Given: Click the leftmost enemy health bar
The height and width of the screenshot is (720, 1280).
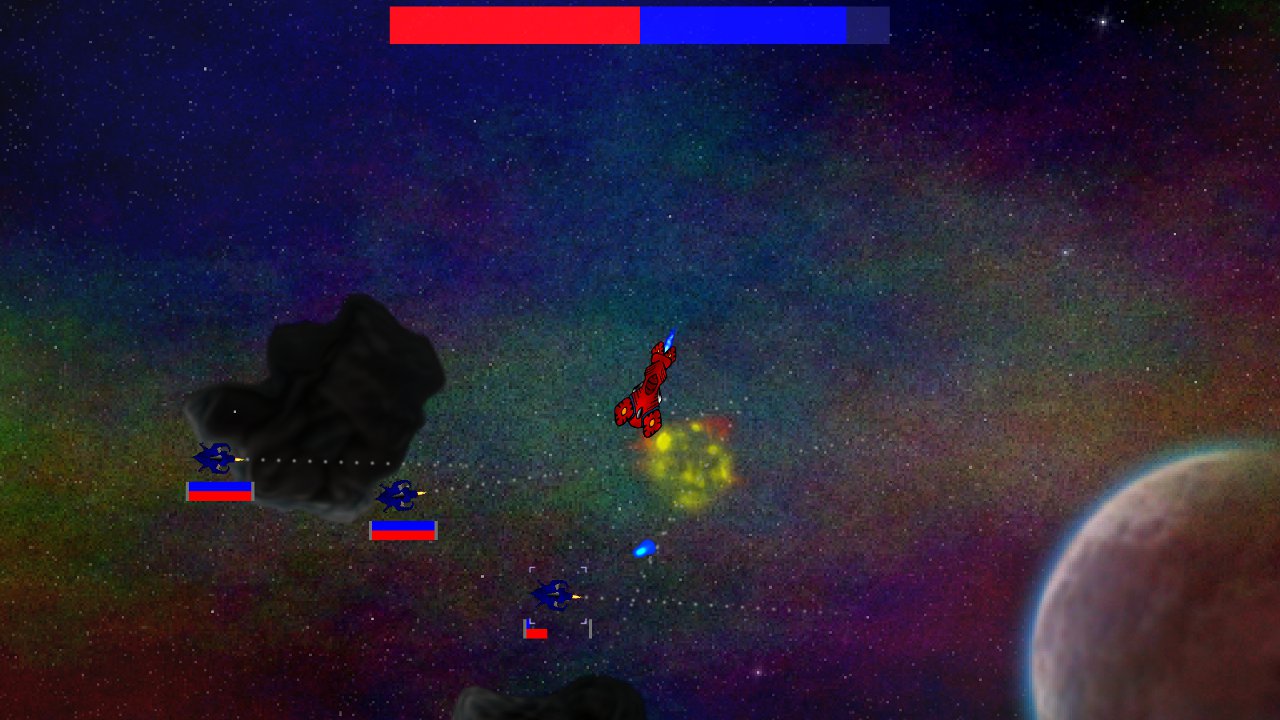Looking at the screenshot, I should pos(220,490).
